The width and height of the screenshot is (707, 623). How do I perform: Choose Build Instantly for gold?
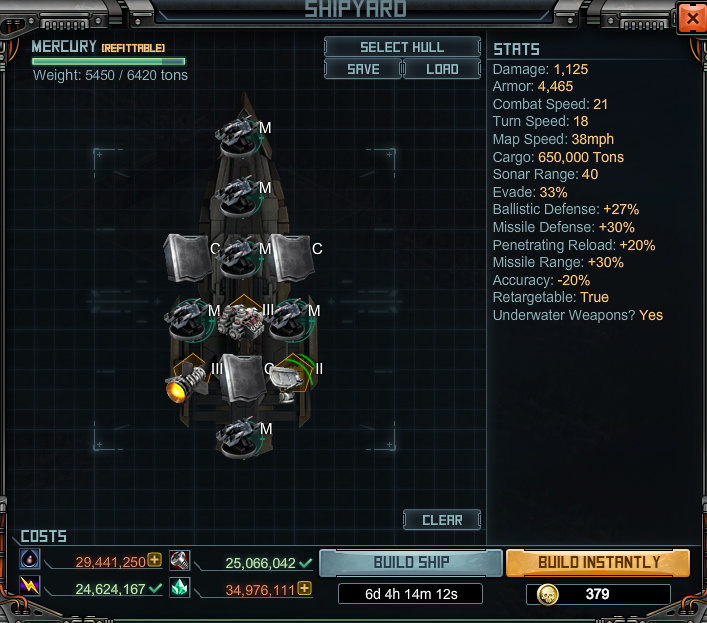pos(598,562)
